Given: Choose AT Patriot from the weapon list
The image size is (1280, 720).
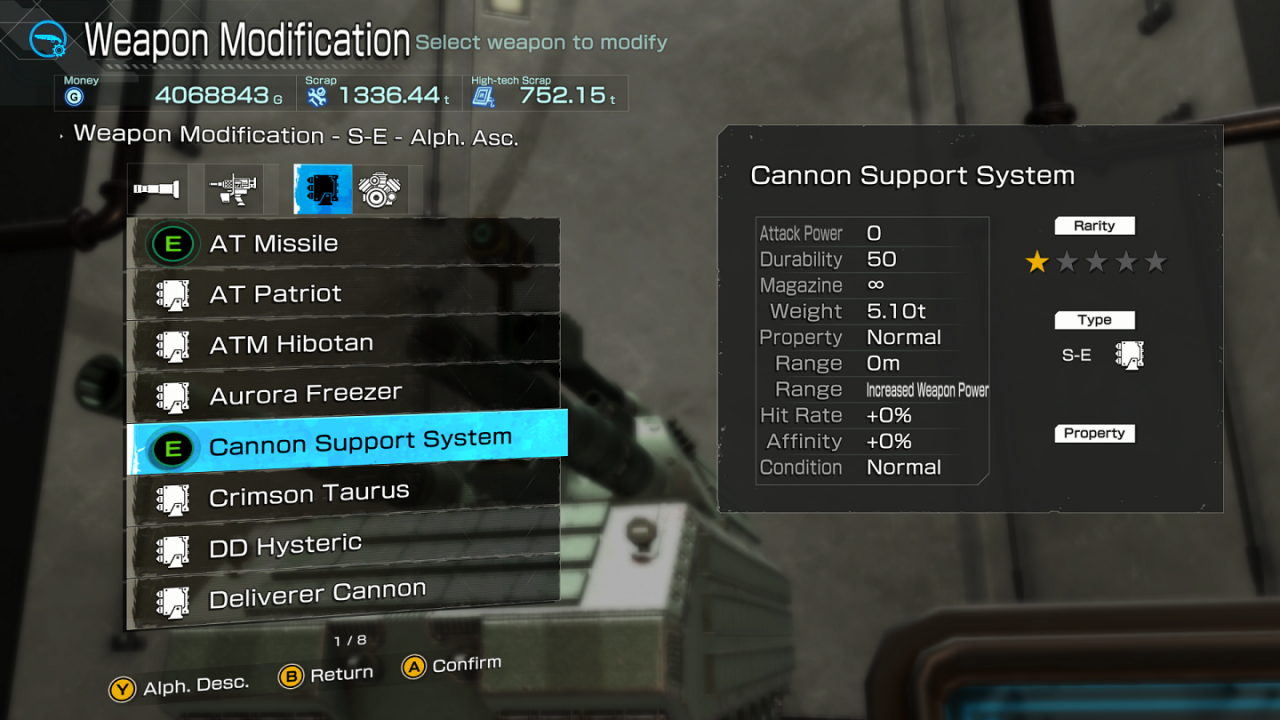Looking at the screenshot, I should (342, 294).
